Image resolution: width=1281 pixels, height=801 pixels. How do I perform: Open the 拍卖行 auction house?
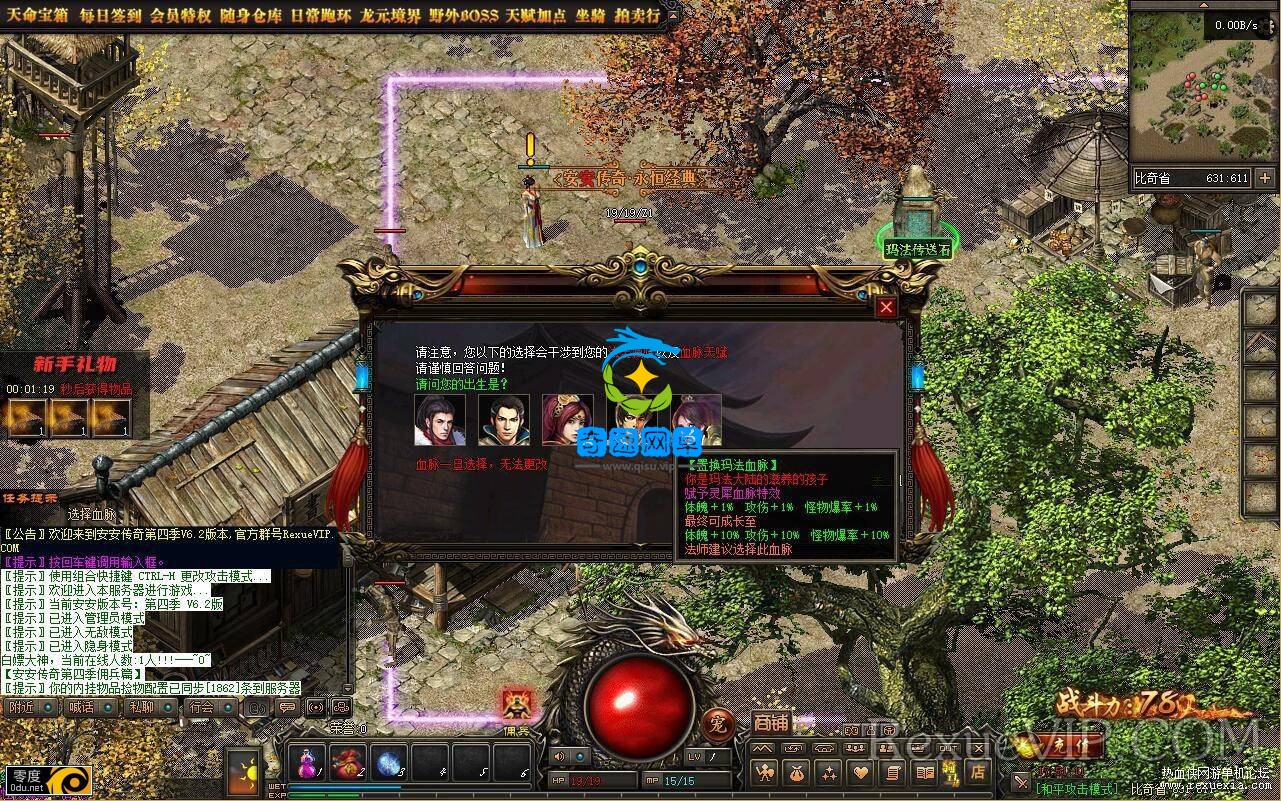638,16
